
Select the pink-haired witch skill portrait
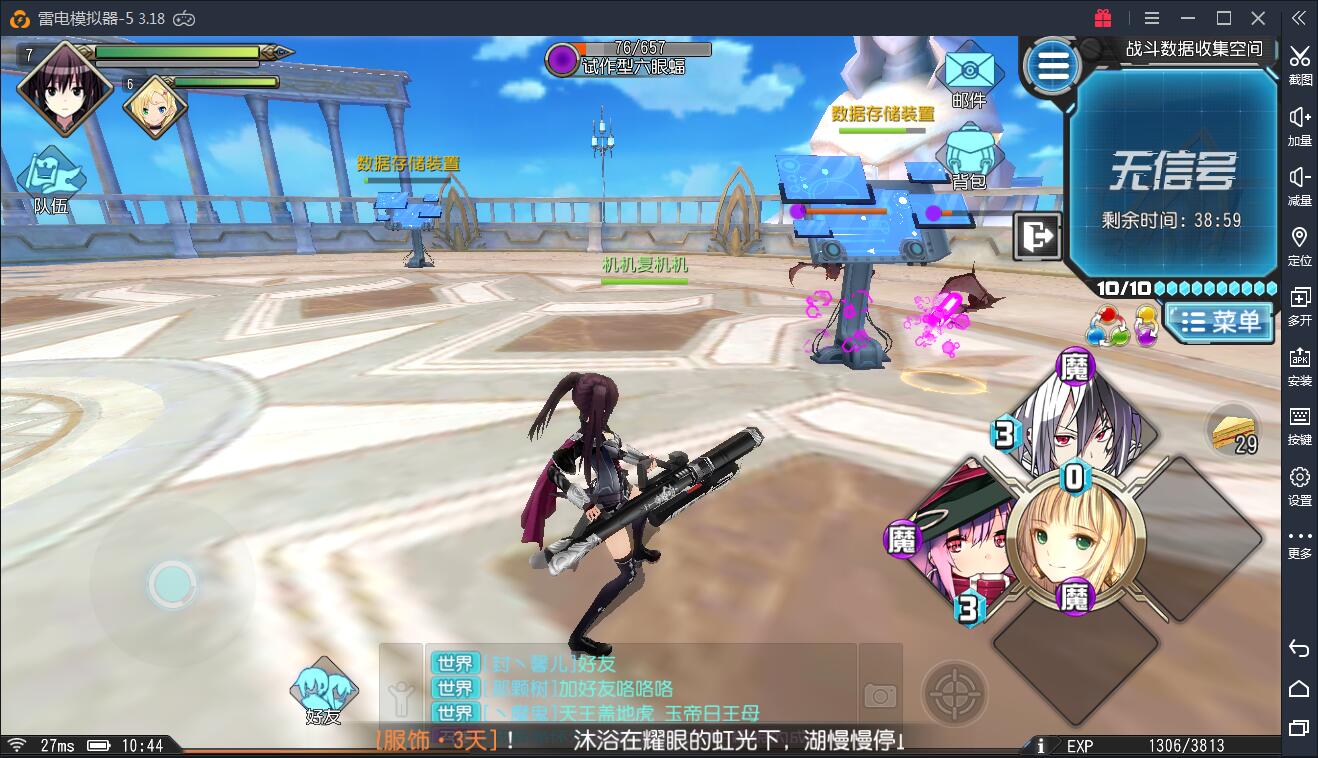[x=955, y=540]
